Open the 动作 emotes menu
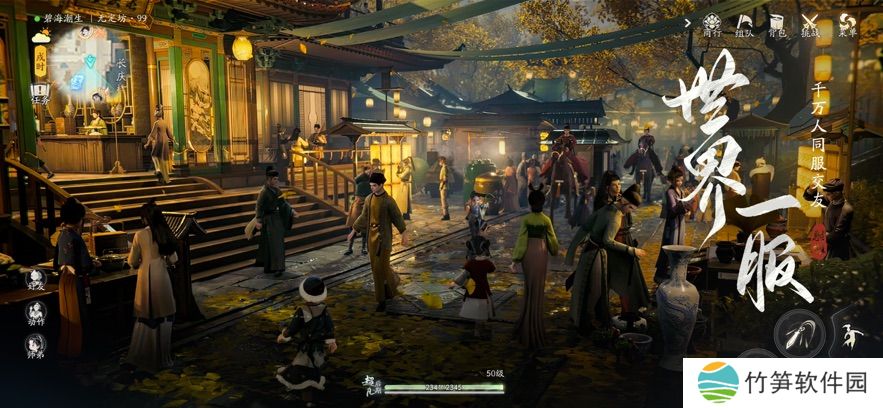The image size is (883, 408). (37, 313)
